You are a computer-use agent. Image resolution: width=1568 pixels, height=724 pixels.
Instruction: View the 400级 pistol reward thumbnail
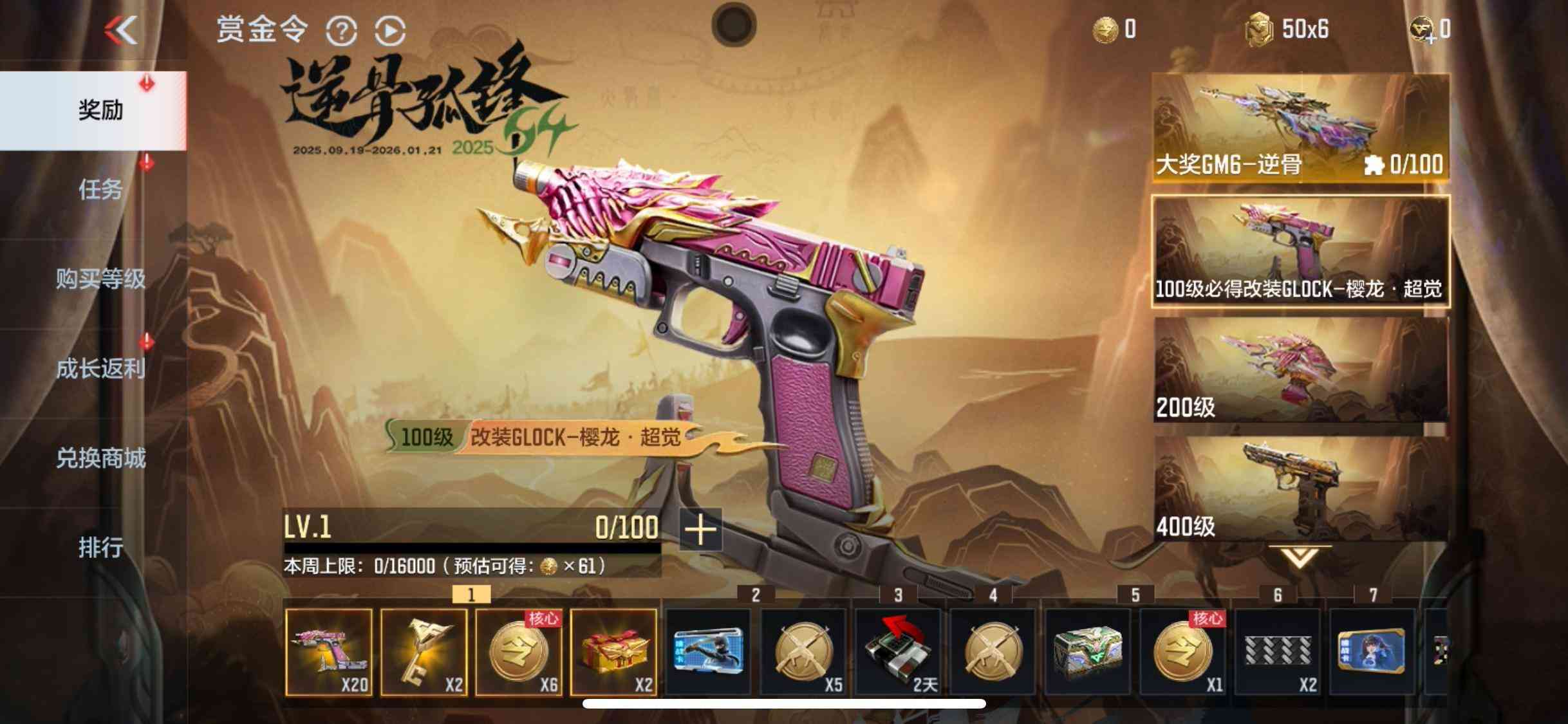click(1300, 488)
